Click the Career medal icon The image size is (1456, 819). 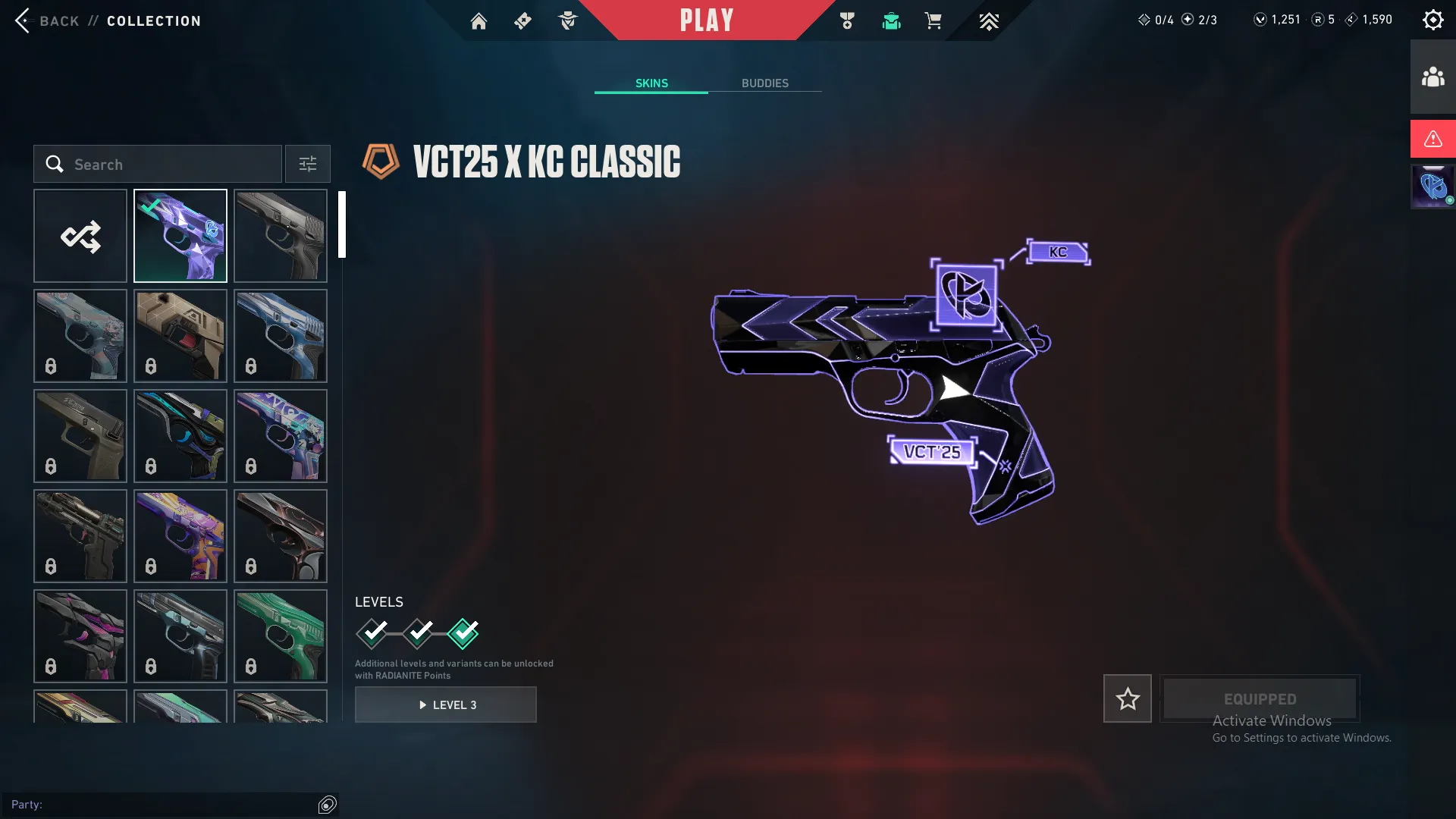(848, 21)
